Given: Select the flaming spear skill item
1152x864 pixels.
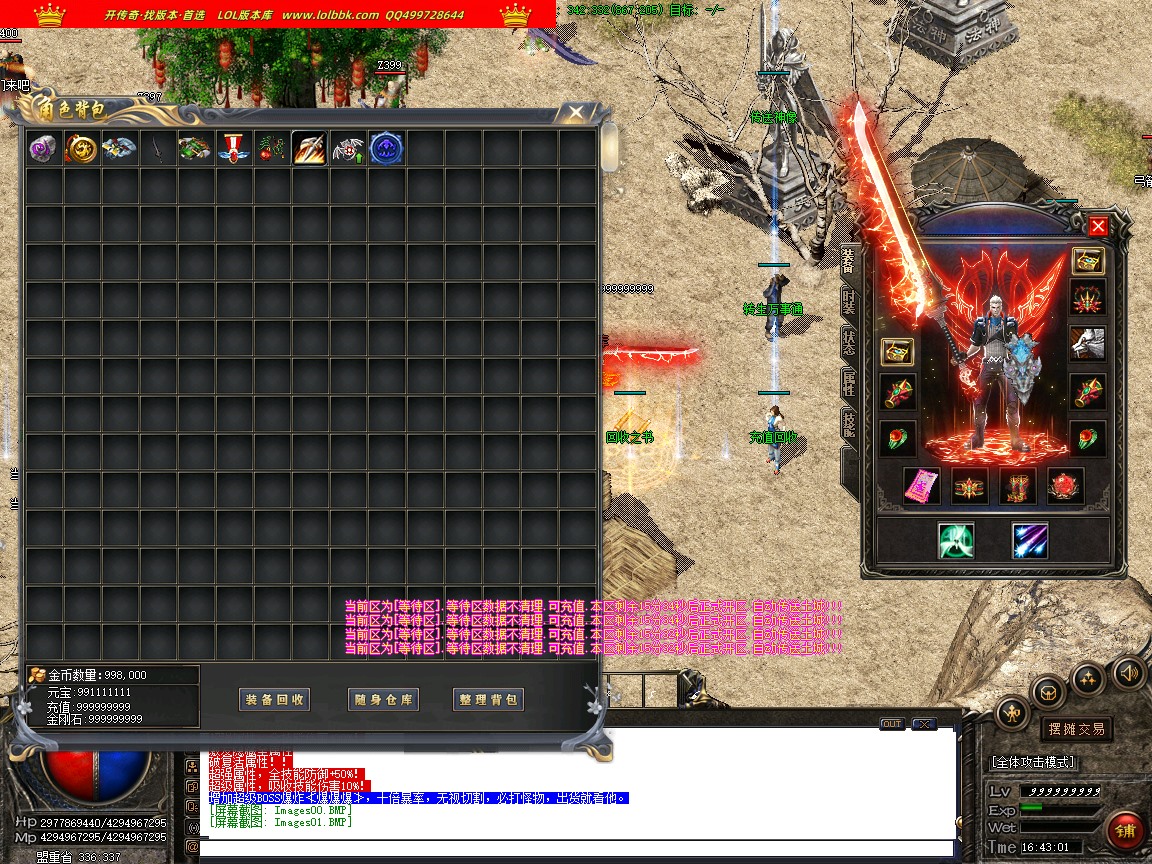Looking at the screenshot, I should pyautogui.click(x=309, y=149).
